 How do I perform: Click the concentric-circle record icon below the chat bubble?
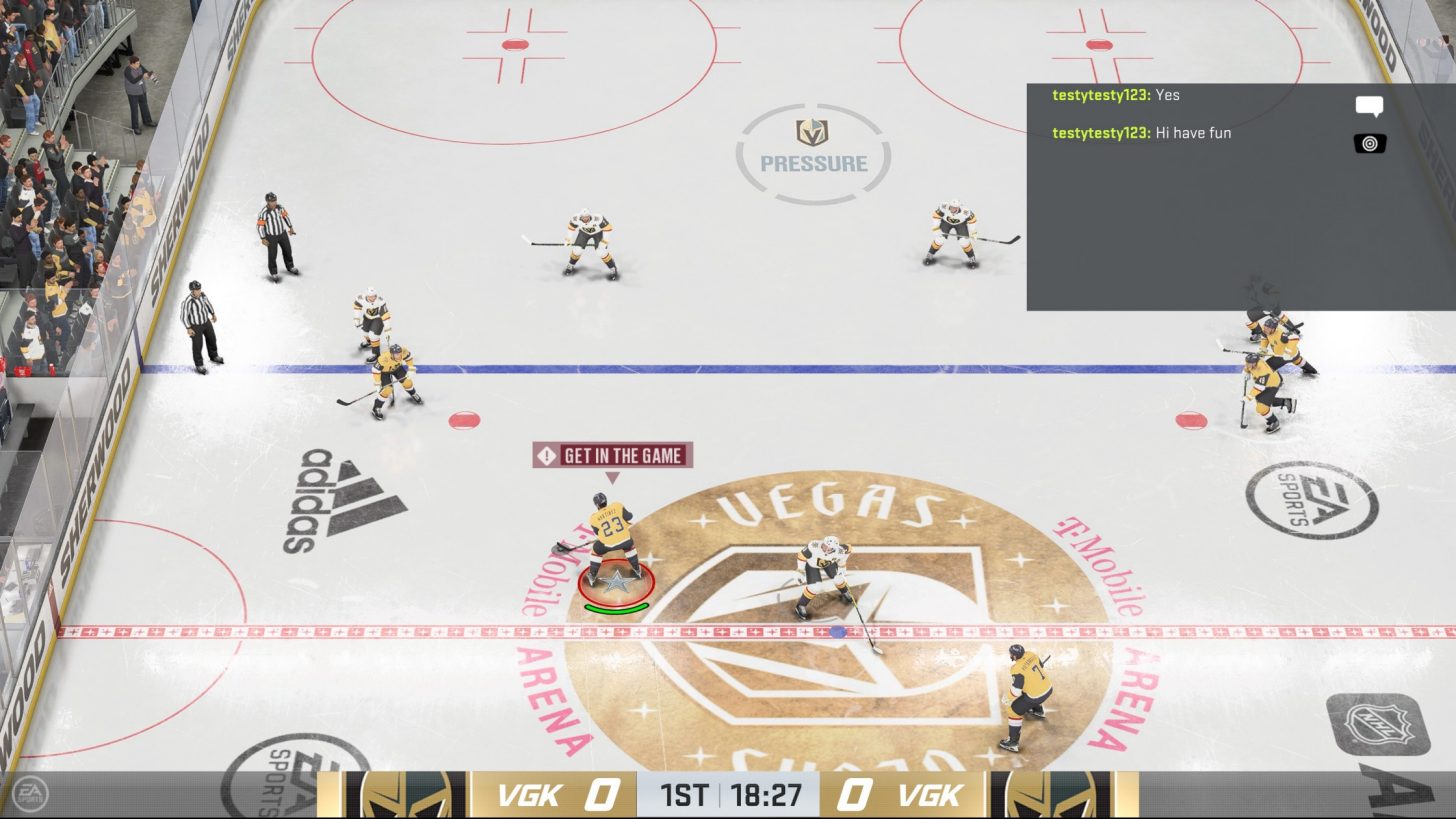[1369, 142]
